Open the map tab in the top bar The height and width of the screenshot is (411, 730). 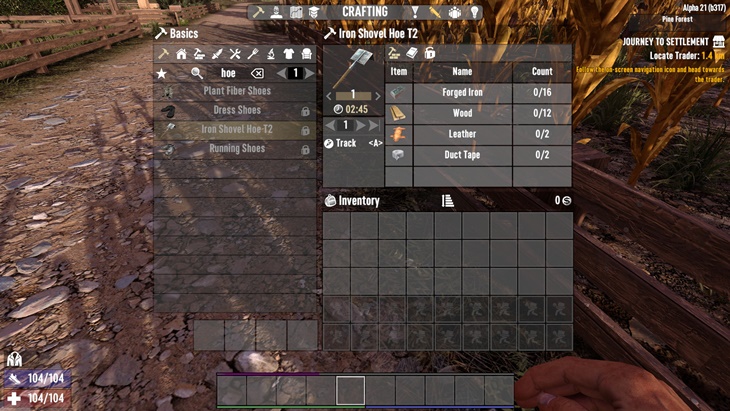coord(296,12)
